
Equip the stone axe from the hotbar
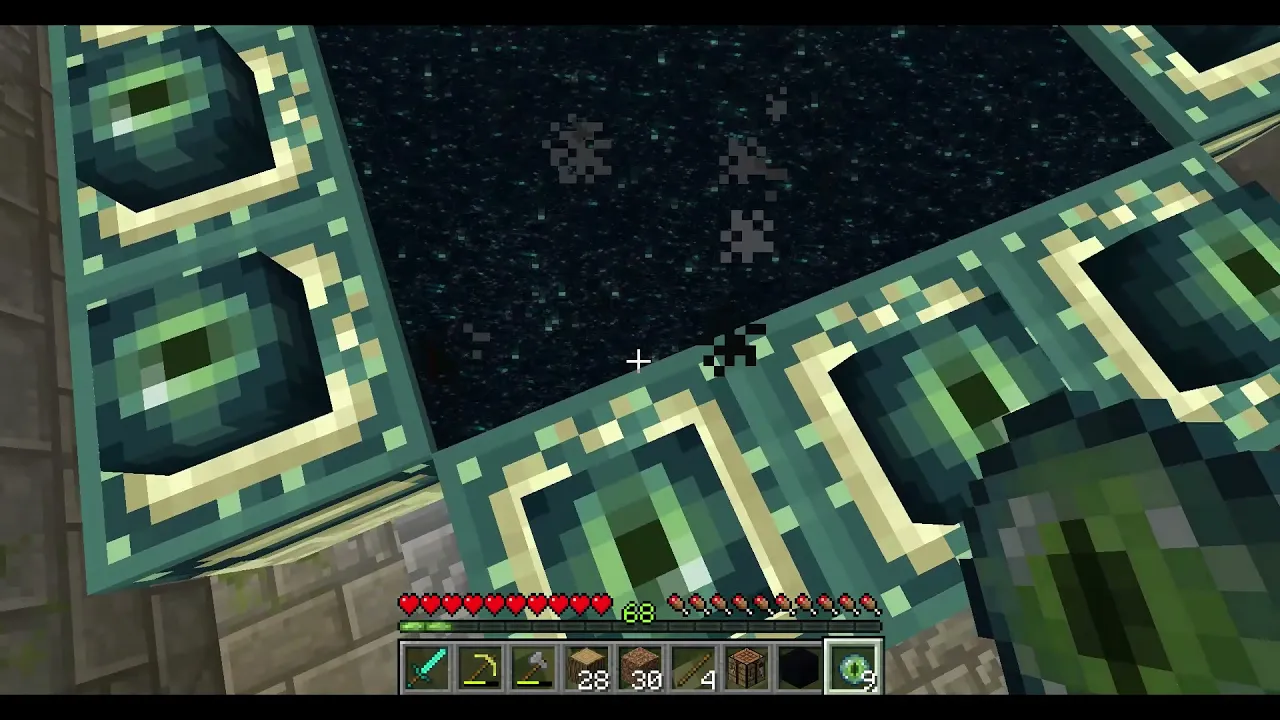tap(533, 668)
